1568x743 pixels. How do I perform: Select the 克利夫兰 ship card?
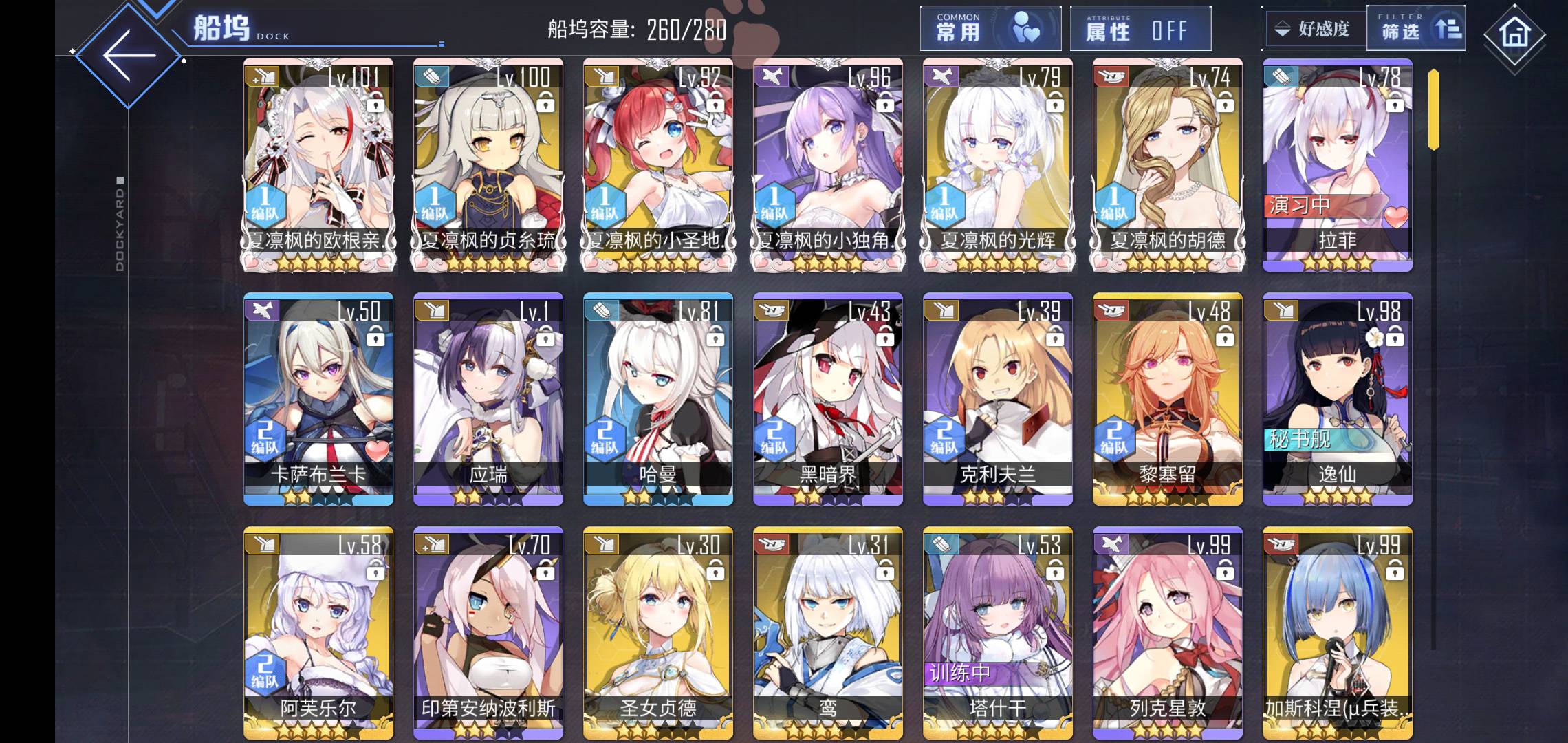point(998,399)
